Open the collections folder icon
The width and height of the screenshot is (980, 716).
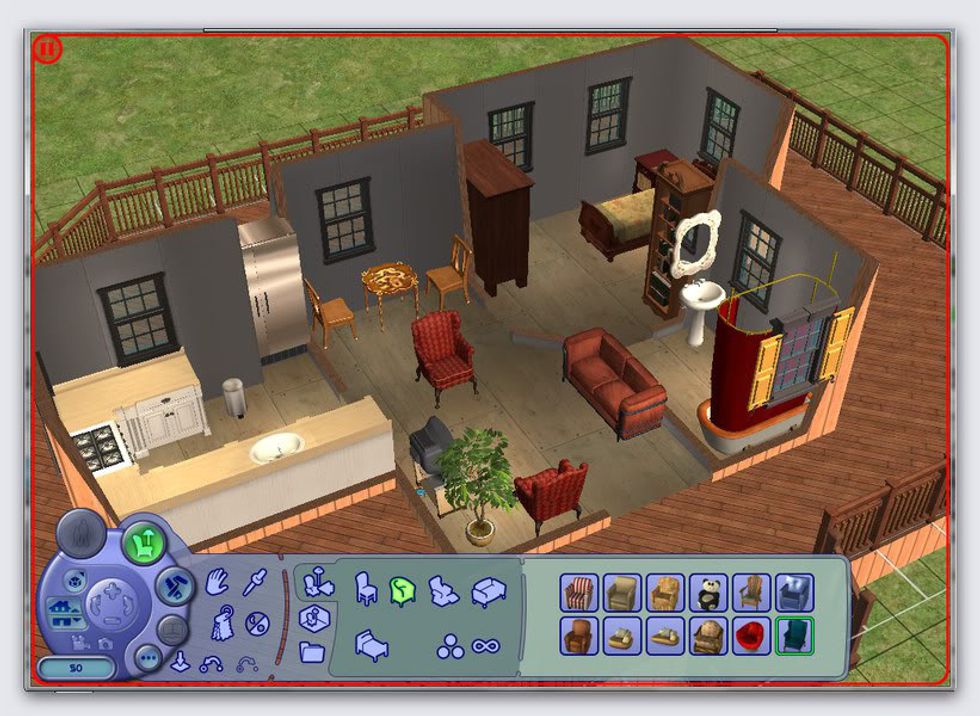312,652
